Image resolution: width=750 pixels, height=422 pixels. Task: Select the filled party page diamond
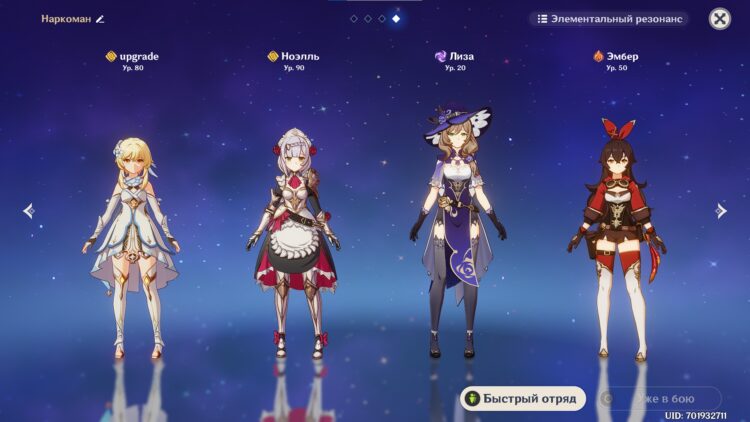396,19
